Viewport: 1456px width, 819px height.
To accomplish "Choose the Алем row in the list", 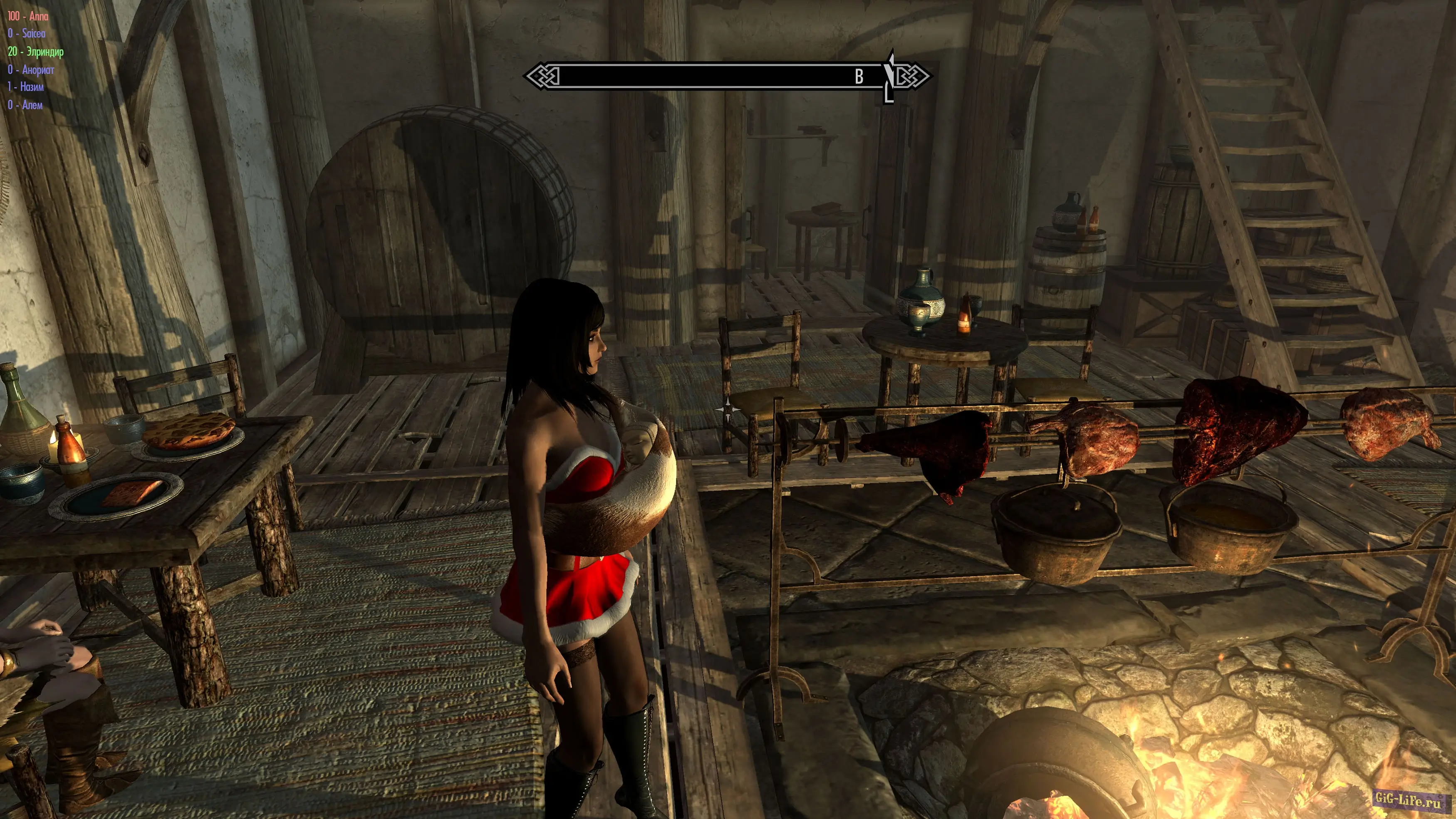I will [x=25, y=105].
